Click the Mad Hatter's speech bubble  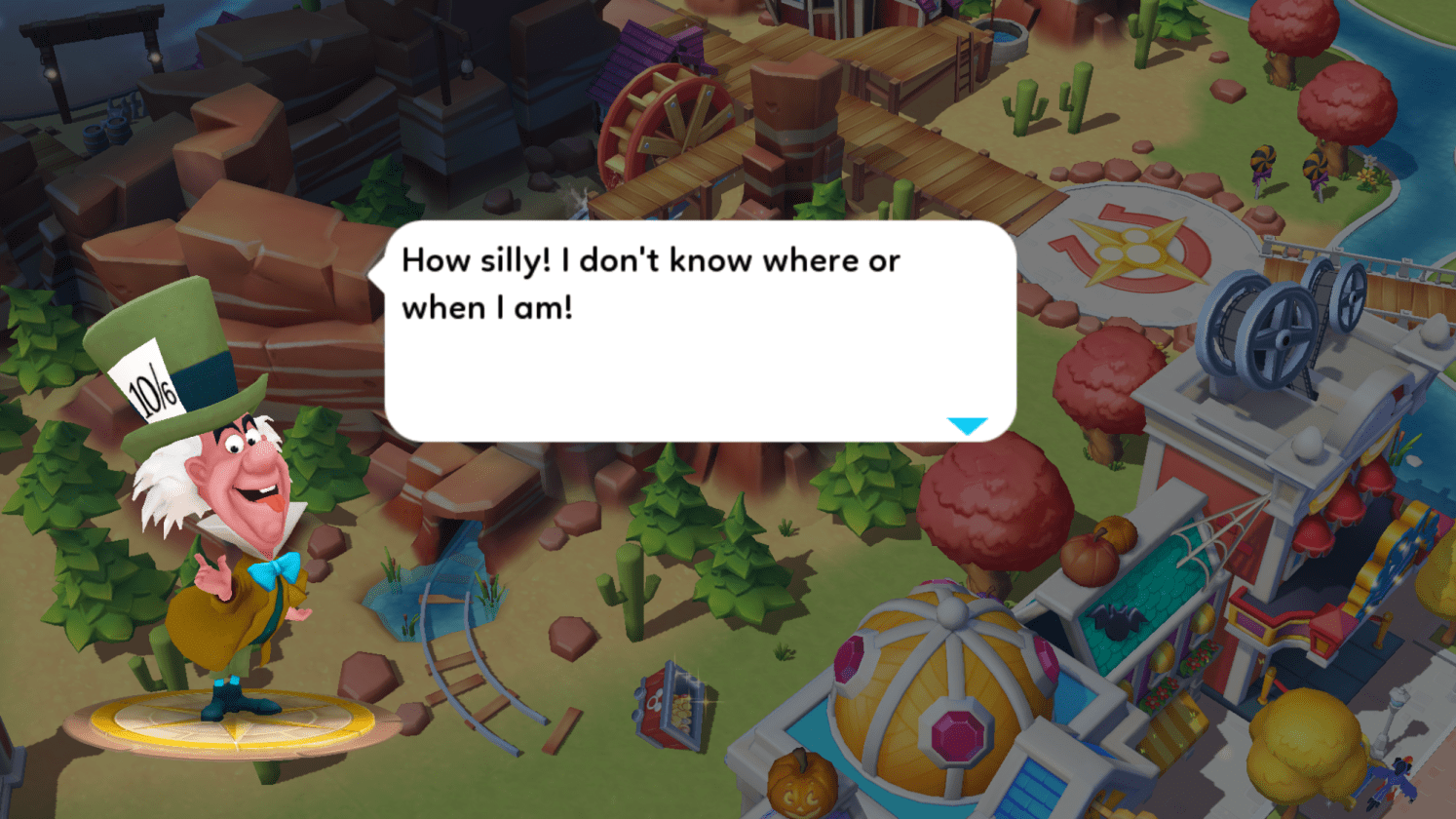coord(700,331)
